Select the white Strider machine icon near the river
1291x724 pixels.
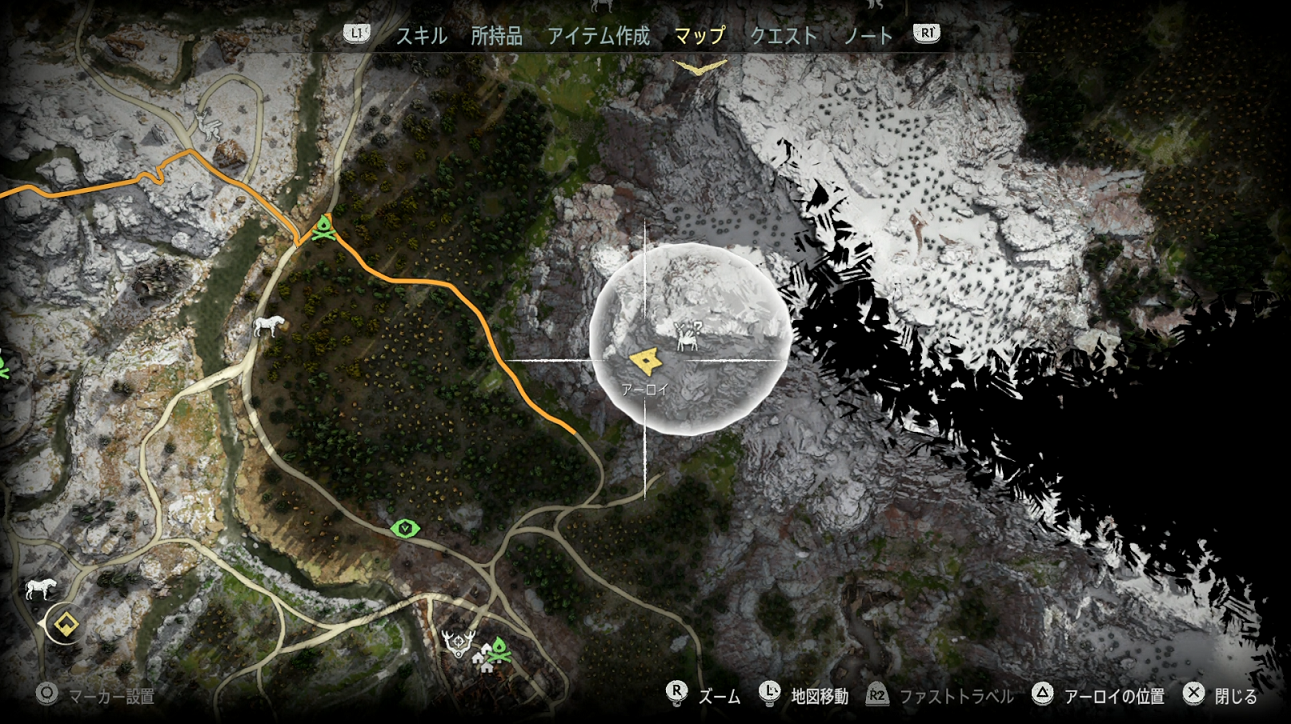(269, 325)
